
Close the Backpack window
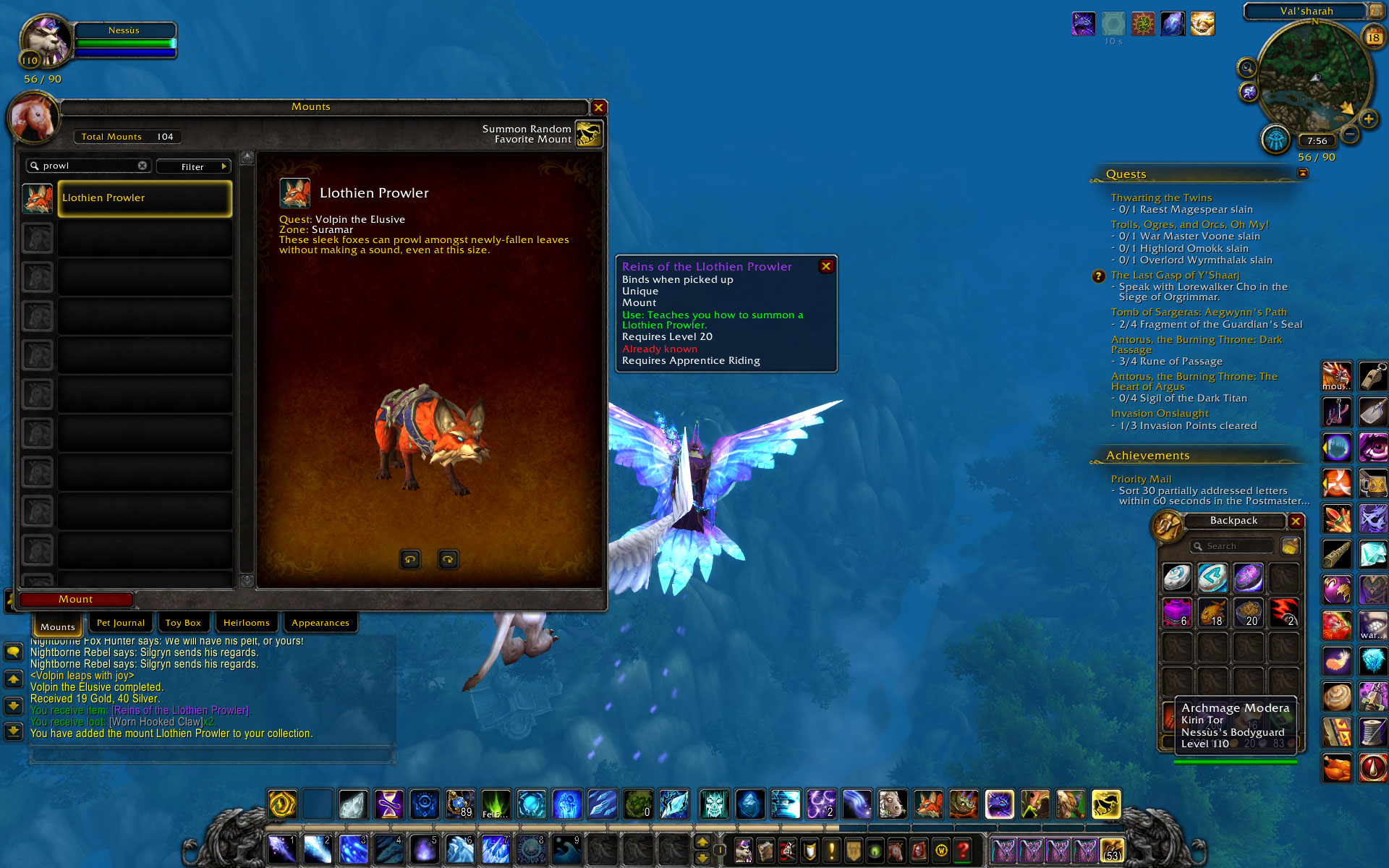(x=1296, y=521)
